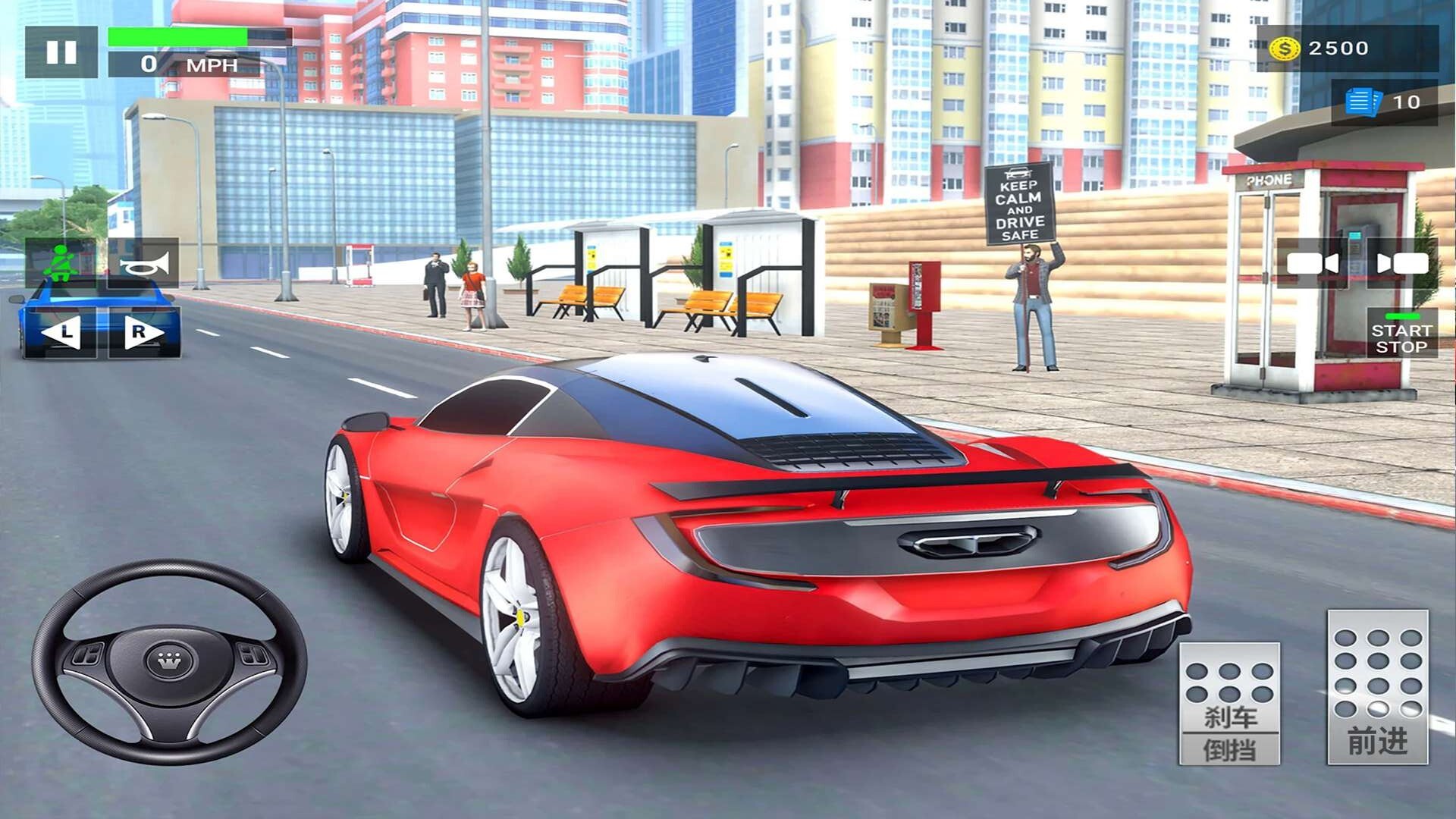Pause the game
This screenshot has height=819, width=1456.
pyautogui.click(x=61, y=52)
